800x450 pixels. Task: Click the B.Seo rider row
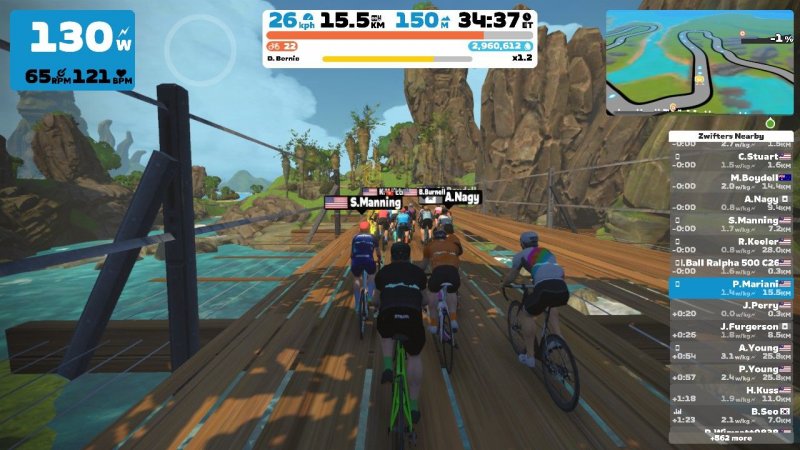731,415
